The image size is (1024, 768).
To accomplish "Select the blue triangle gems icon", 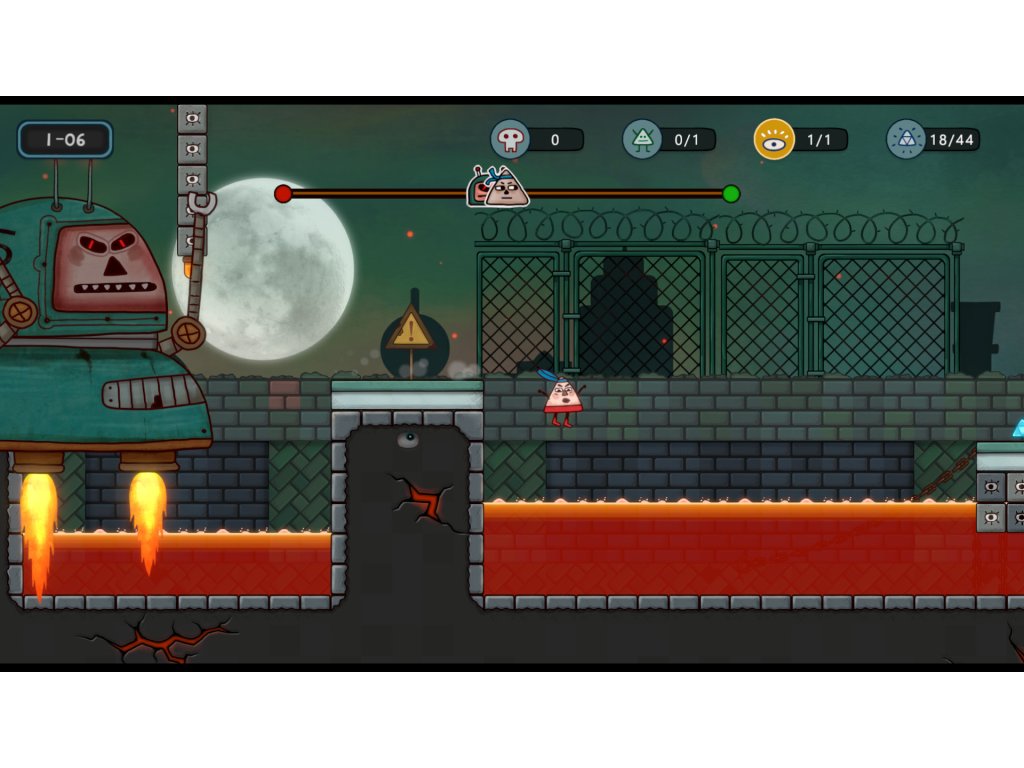I will click(x=906, y=139).
